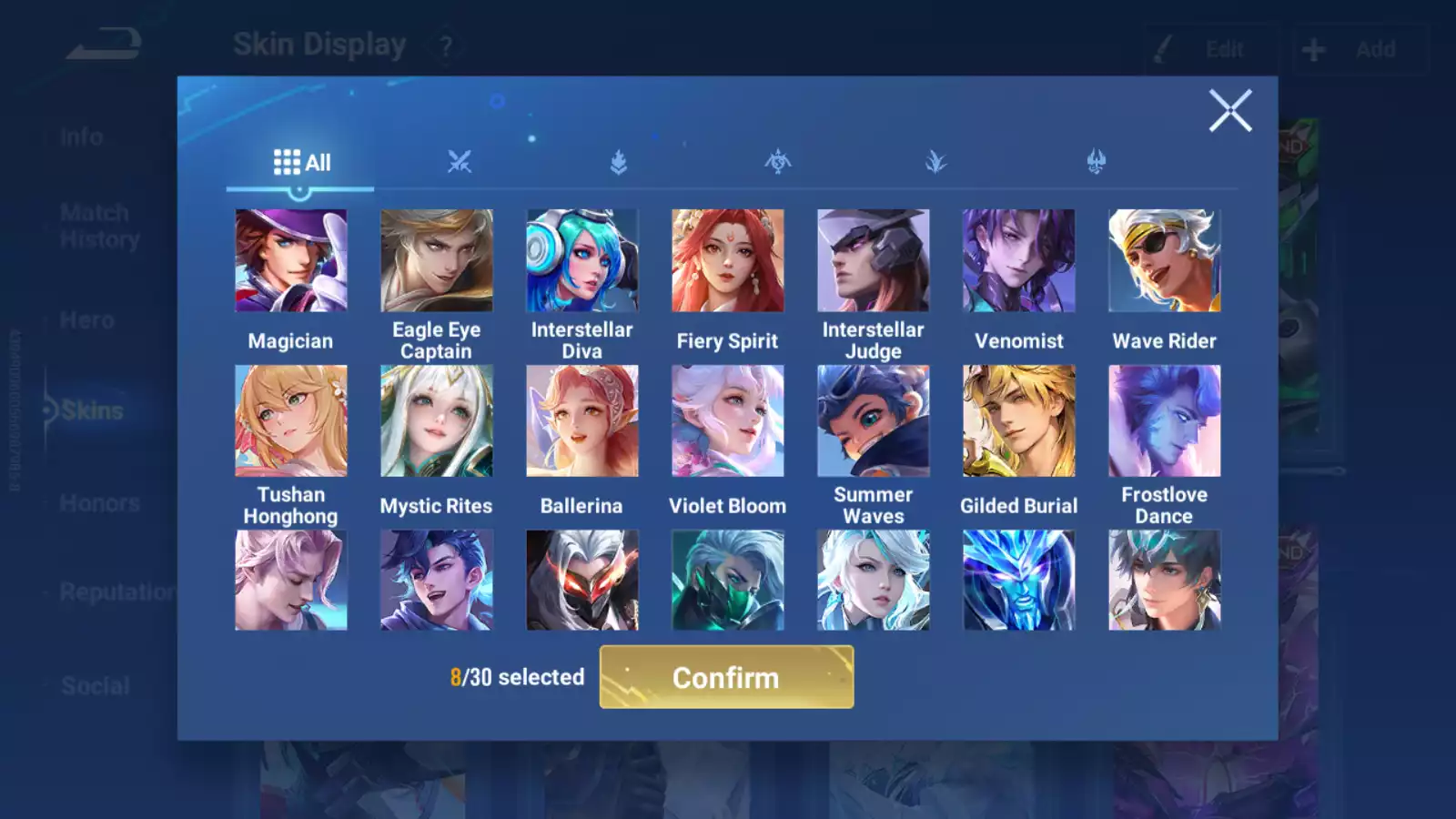Select the Tushan Honghong skin
This screenshot has height=819, width=1456.
291,421
